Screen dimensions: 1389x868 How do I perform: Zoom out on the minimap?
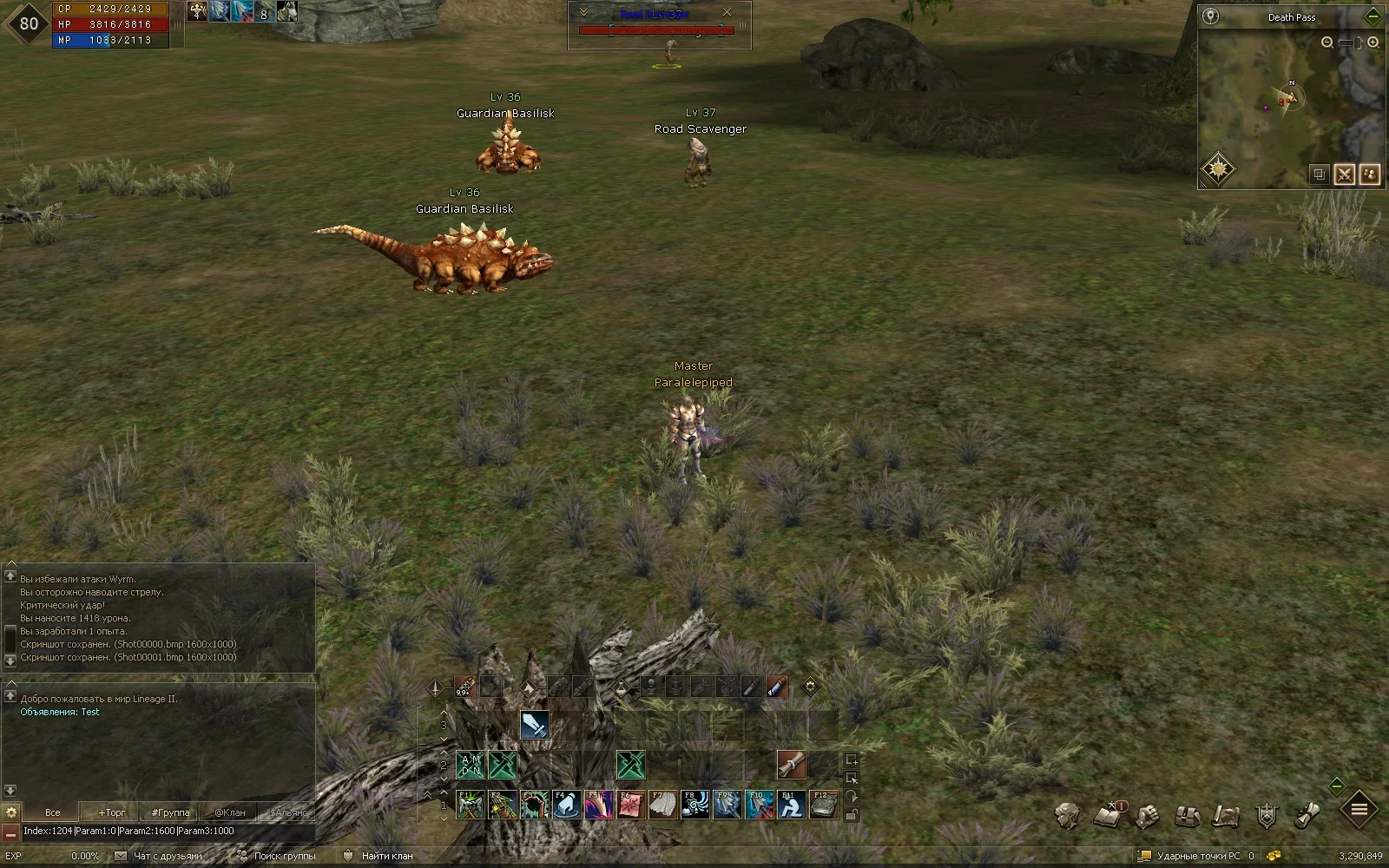click(x=1327, y=42)
